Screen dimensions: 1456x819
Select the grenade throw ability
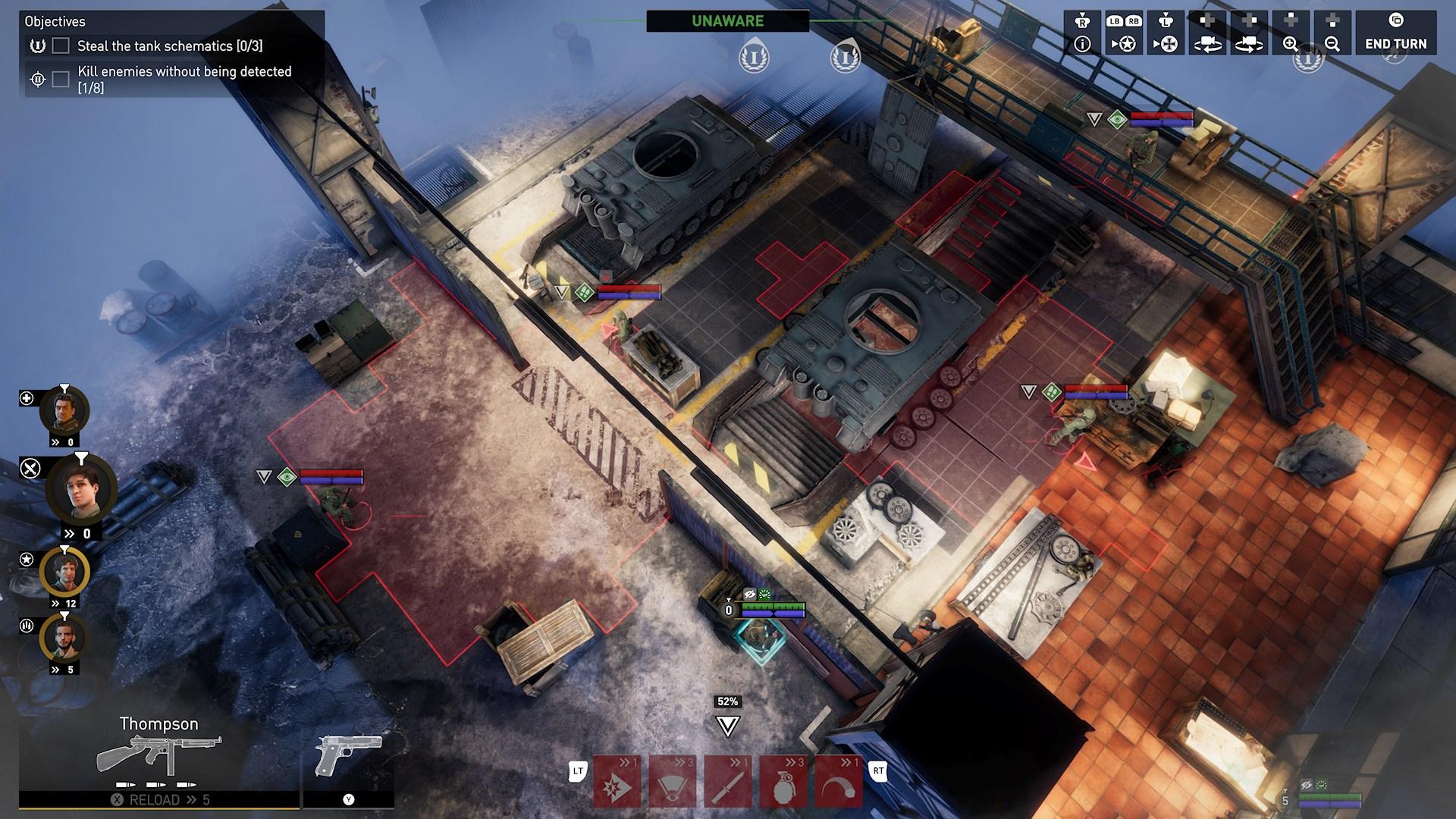click(x=784, y=781)
